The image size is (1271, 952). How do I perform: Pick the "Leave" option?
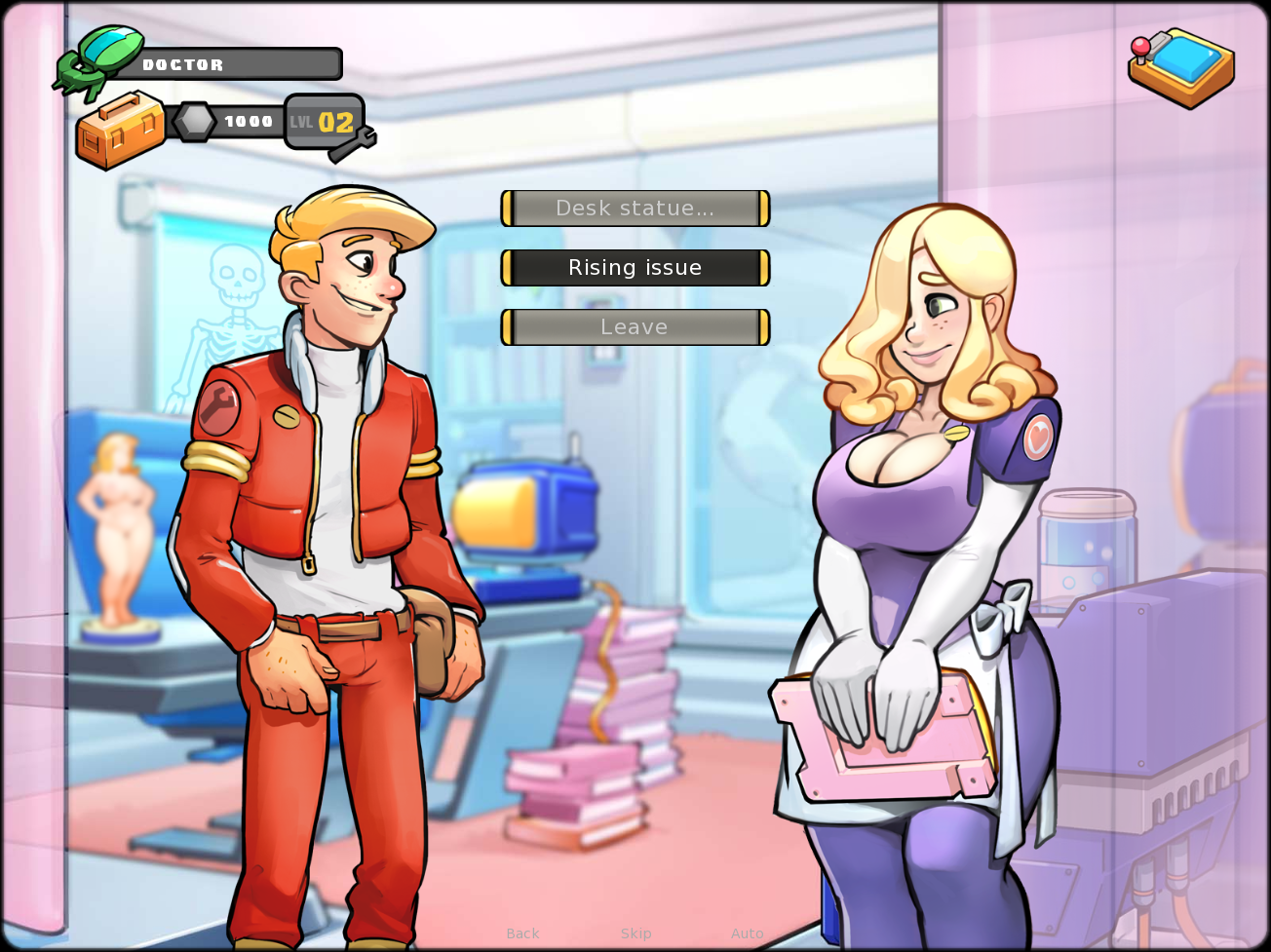pyautogui.click(x=635, y=327)
